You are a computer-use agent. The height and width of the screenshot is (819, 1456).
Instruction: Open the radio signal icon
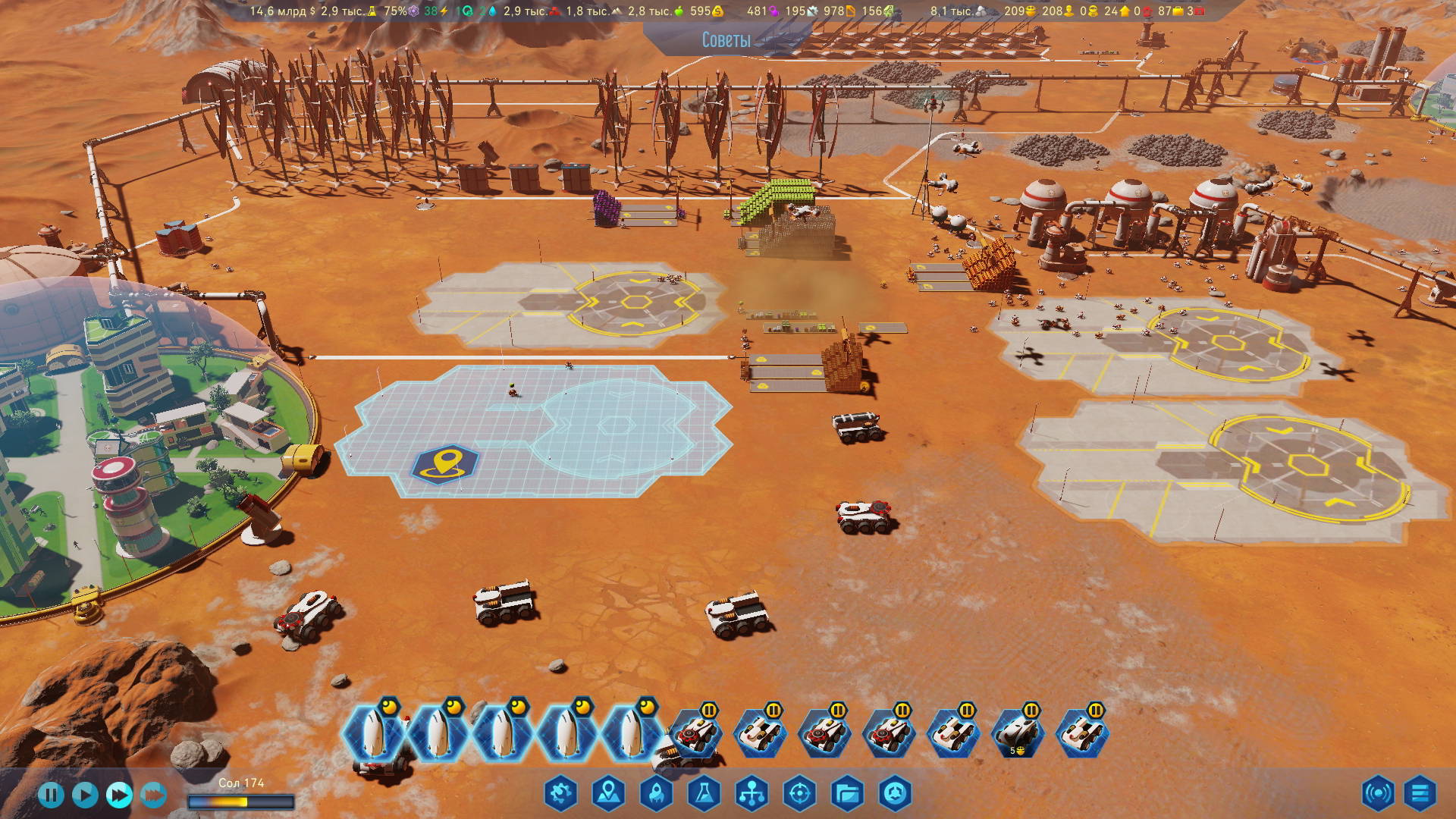point(1377,793)
